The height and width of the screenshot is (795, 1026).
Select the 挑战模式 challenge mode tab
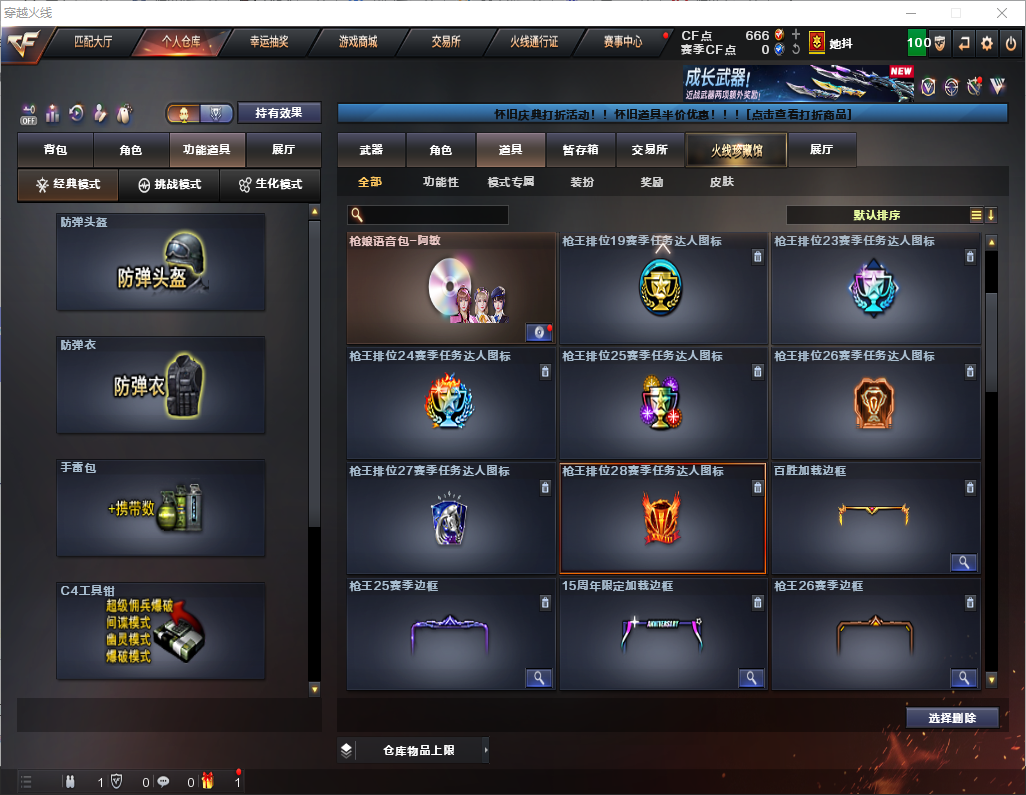170,185
